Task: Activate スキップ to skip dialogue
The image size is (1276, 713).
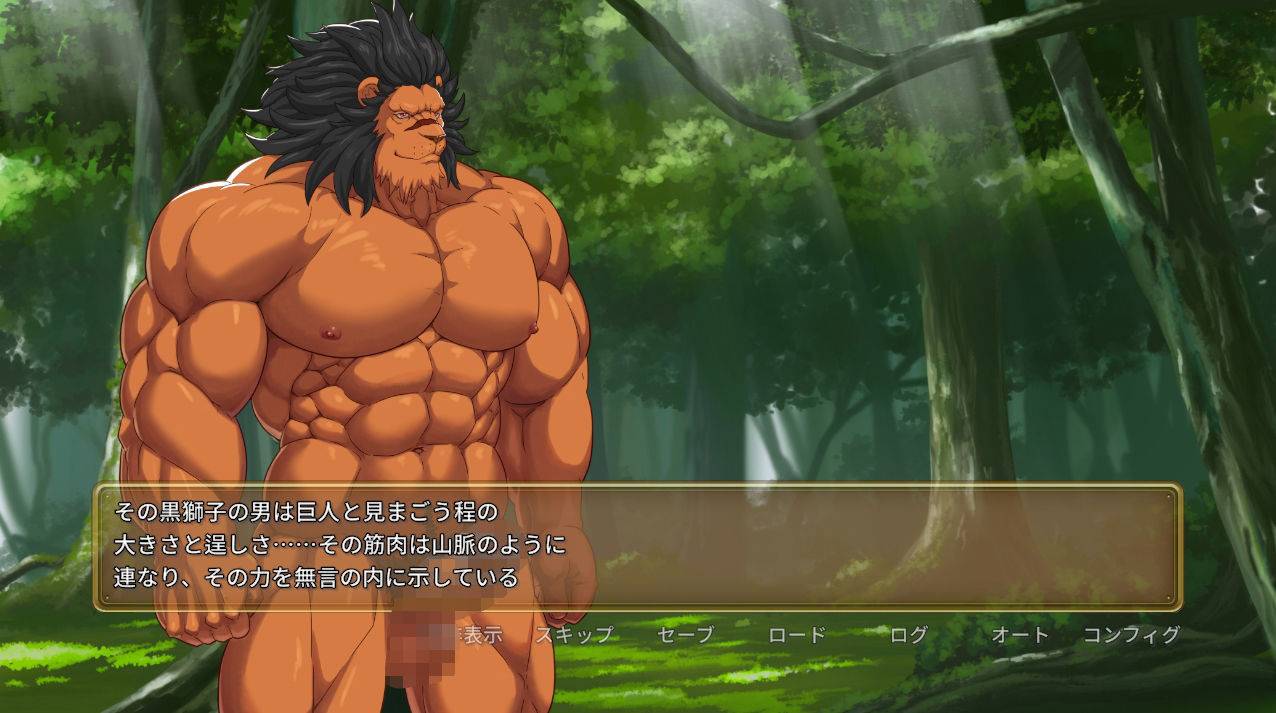Action: (574, 635)
